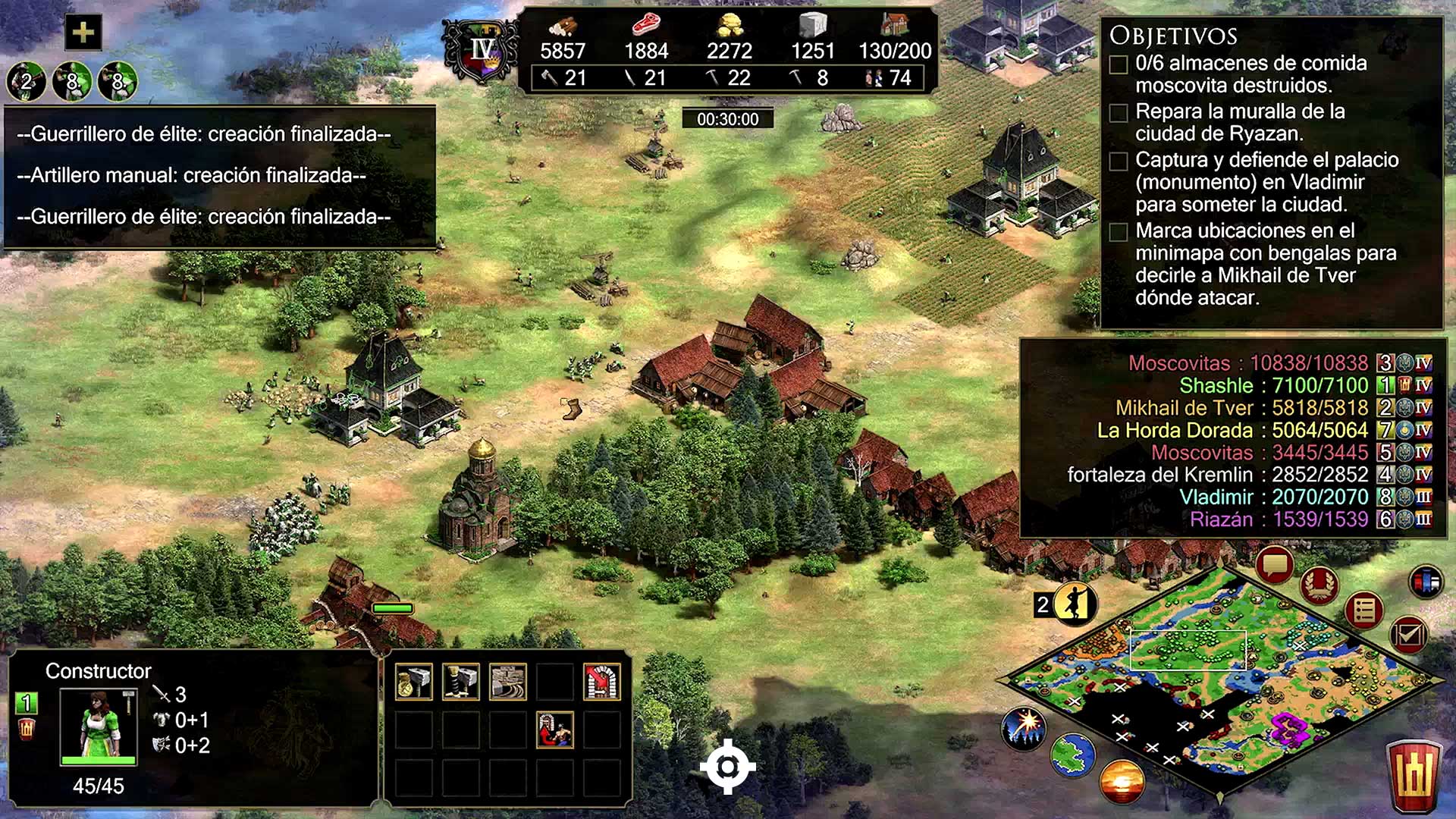
Task: Click the sunset button below the minimap
Action: click(1122, 782)
